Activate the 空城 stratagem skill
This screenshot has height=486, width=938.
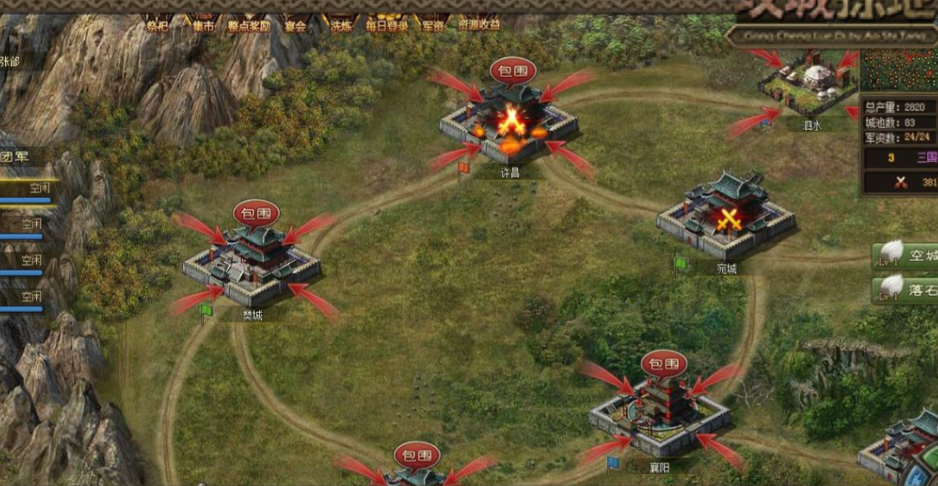tap(904, 255)
